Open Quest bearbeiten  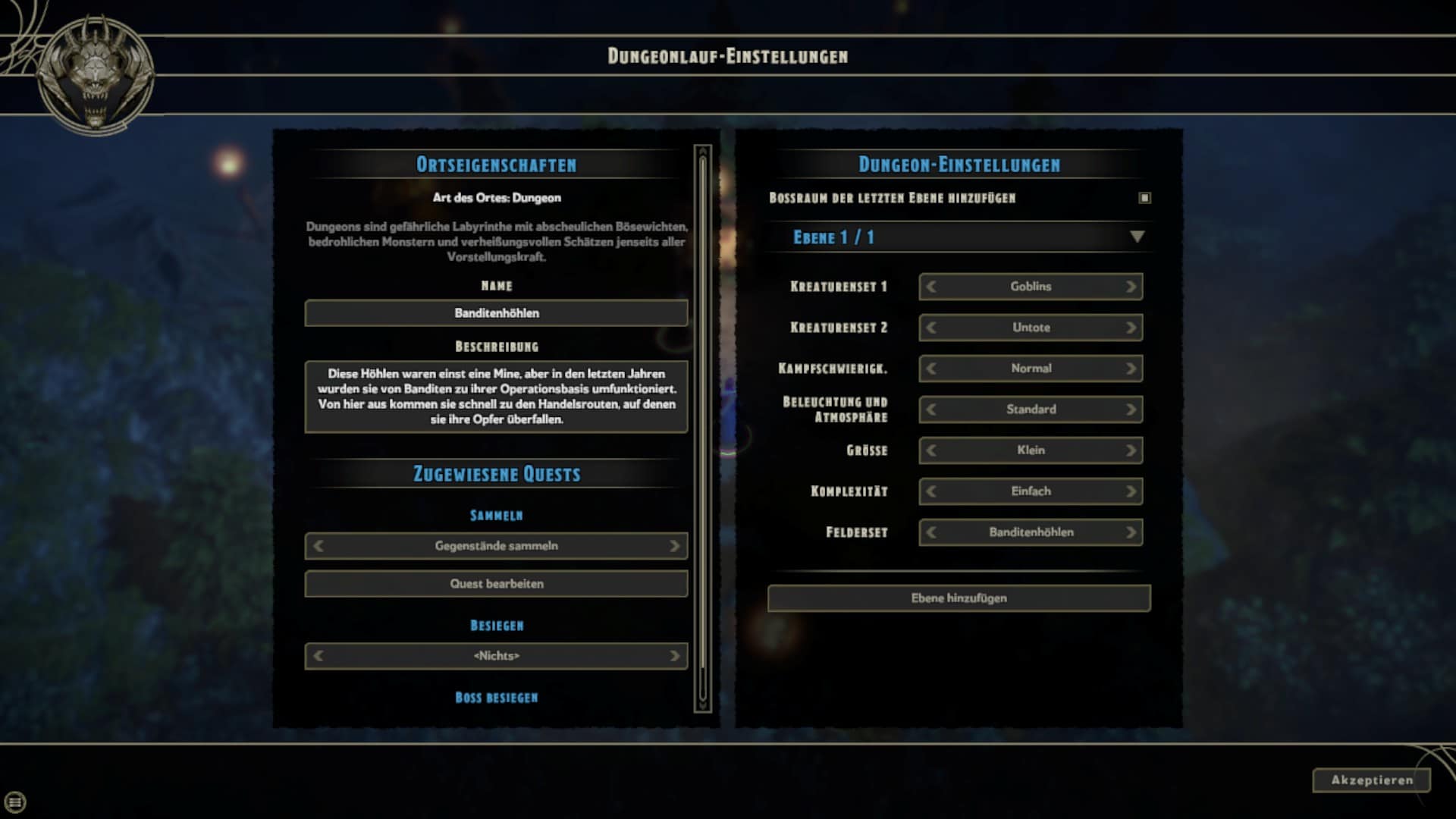tap(496, 584)
